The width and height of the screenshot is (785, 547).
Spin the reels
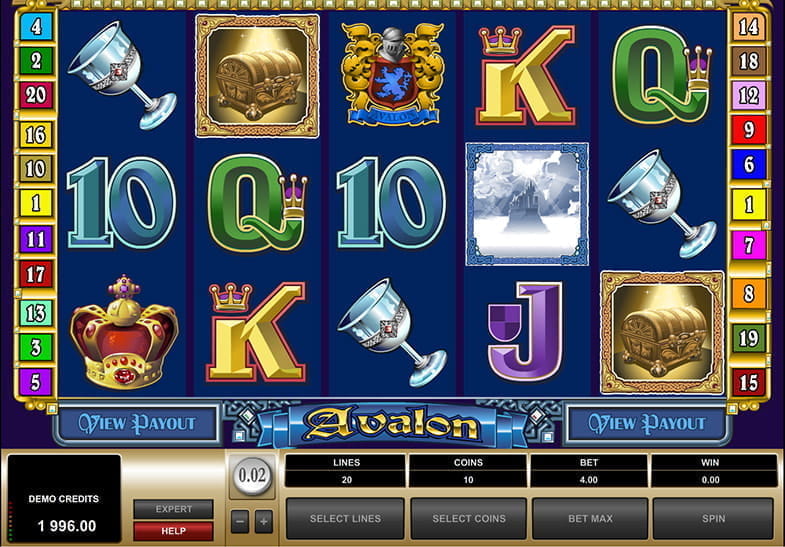pos(713,518)
